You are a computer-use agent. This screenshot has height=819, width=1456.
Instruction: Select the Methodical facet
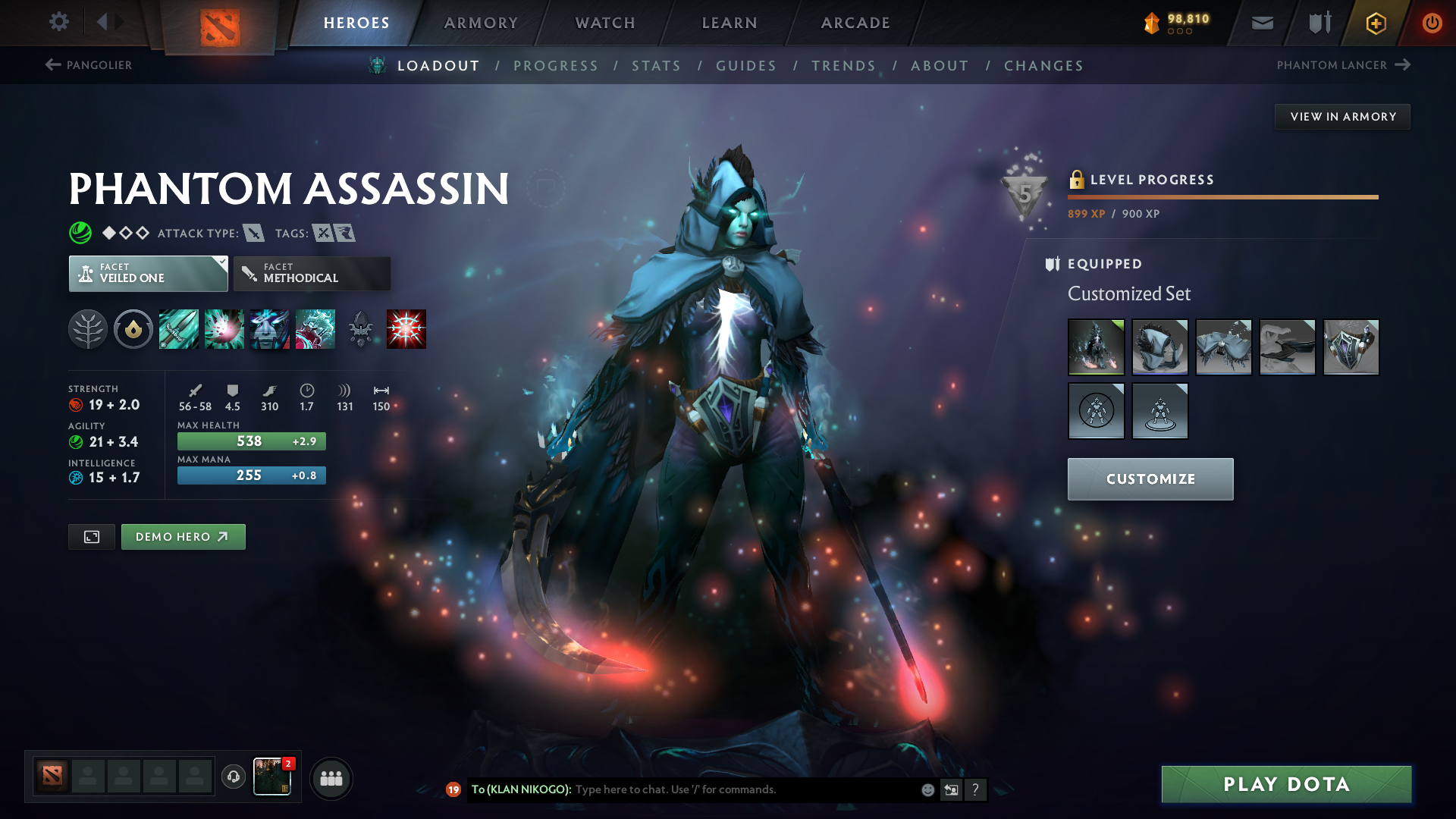pyautogui.click(x=311, y=273)
